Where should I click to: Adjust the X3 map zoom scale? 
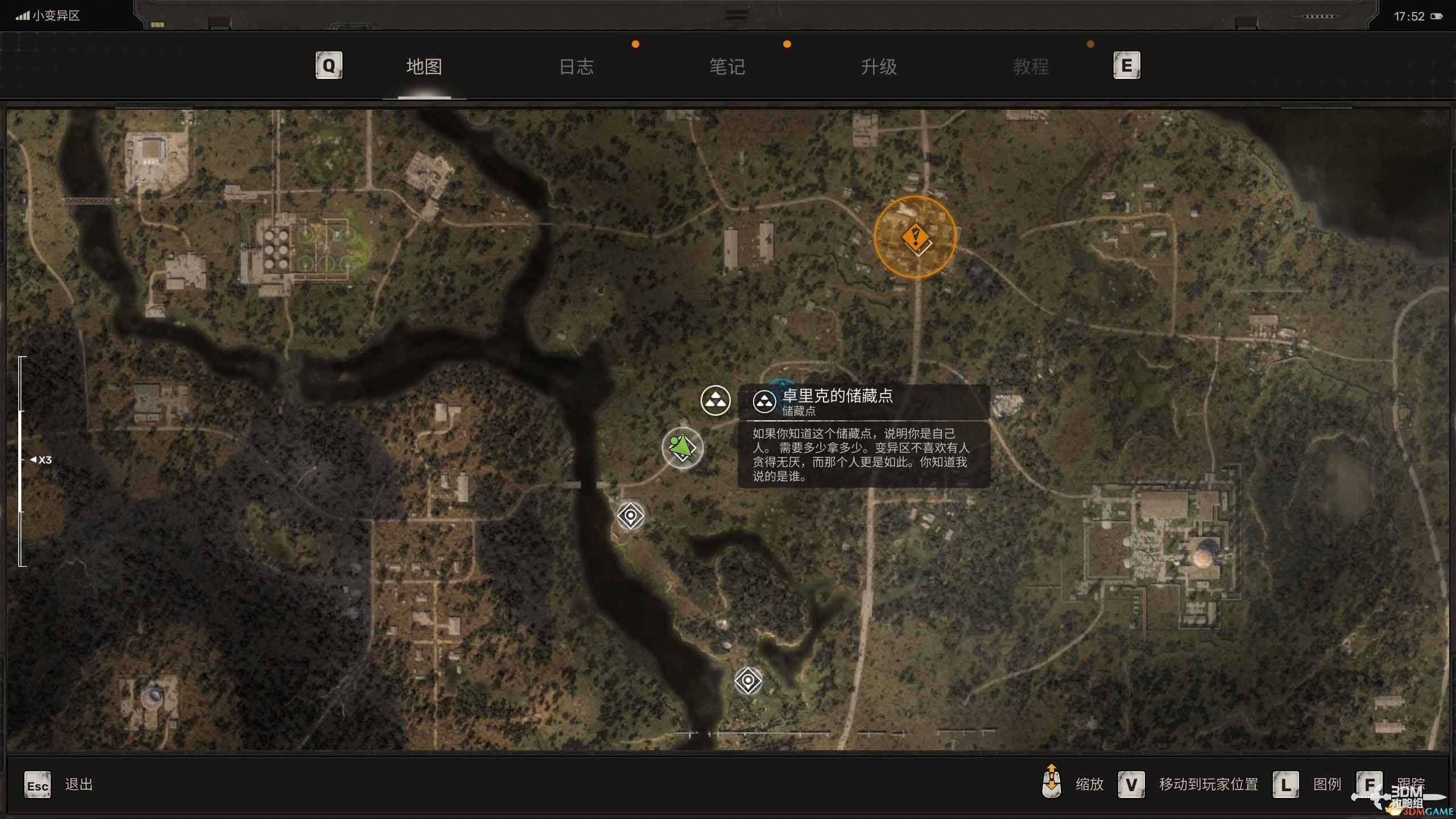point(22,460)
